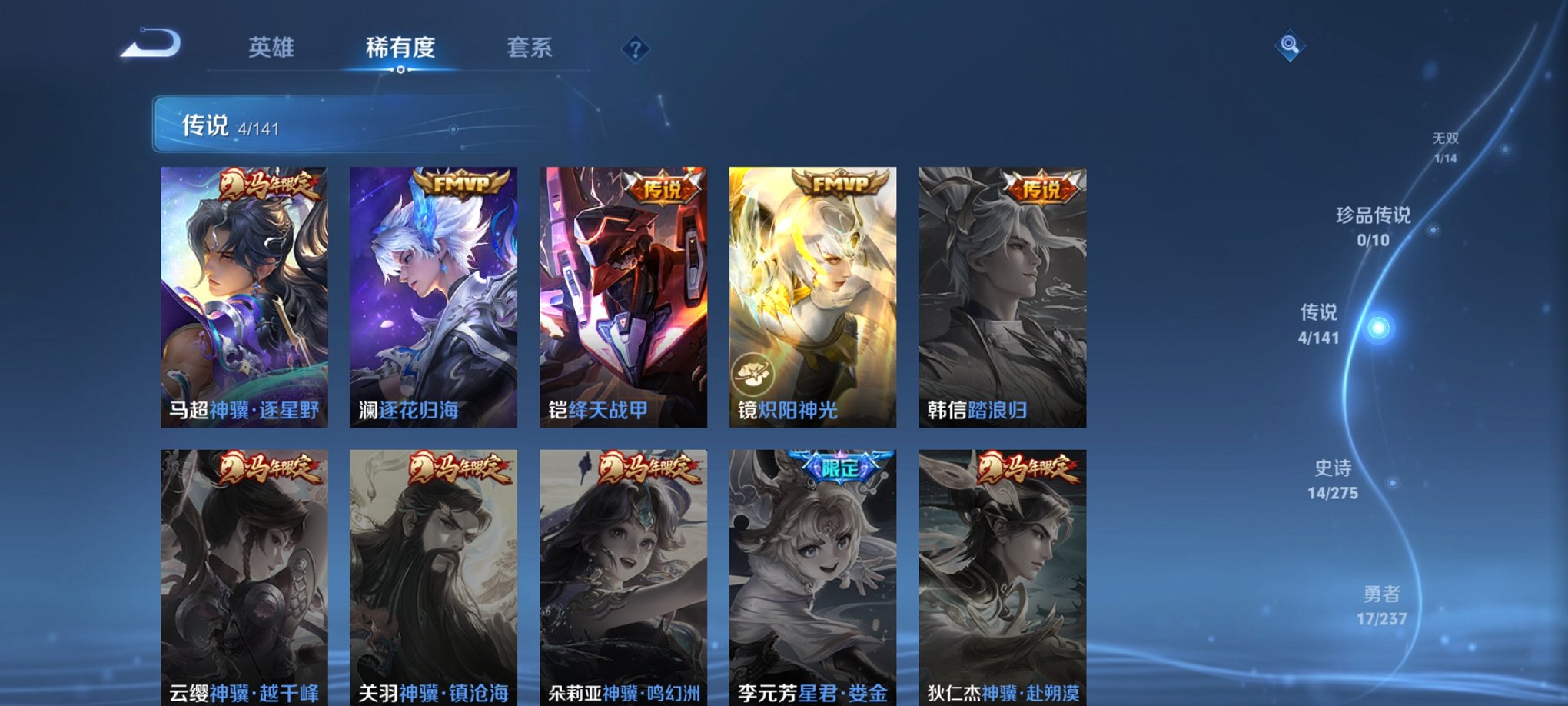This screenshot has width=1568, height=706.
Task: Click the FMVP badge on 澜's skin card
Action: click(x=460, y=185)
